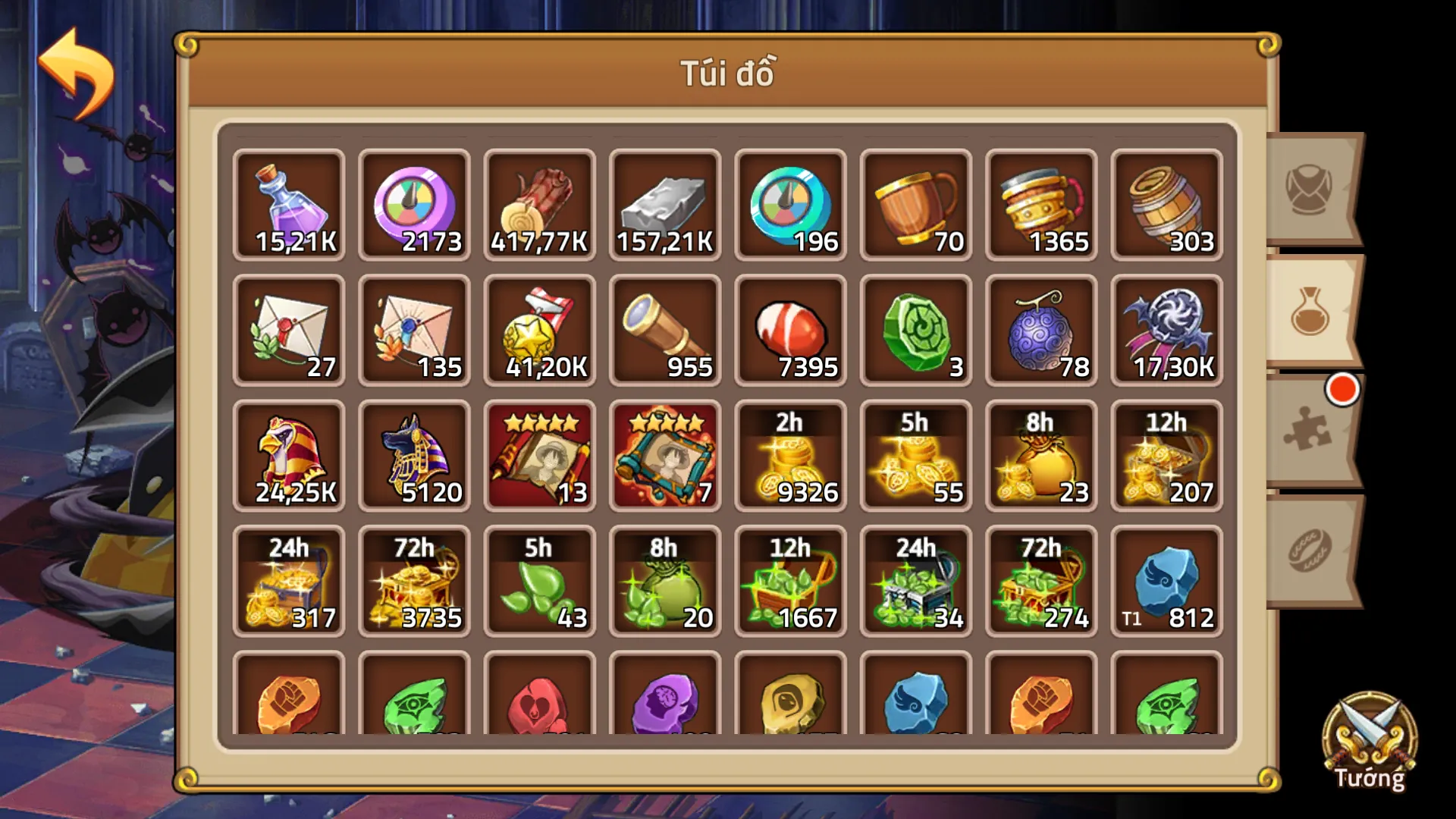Select the blue T1 rune stone
Image resolution: width=1456 pixels, height=819 pixels.
pyautogui.click(x=1166, y=580)
